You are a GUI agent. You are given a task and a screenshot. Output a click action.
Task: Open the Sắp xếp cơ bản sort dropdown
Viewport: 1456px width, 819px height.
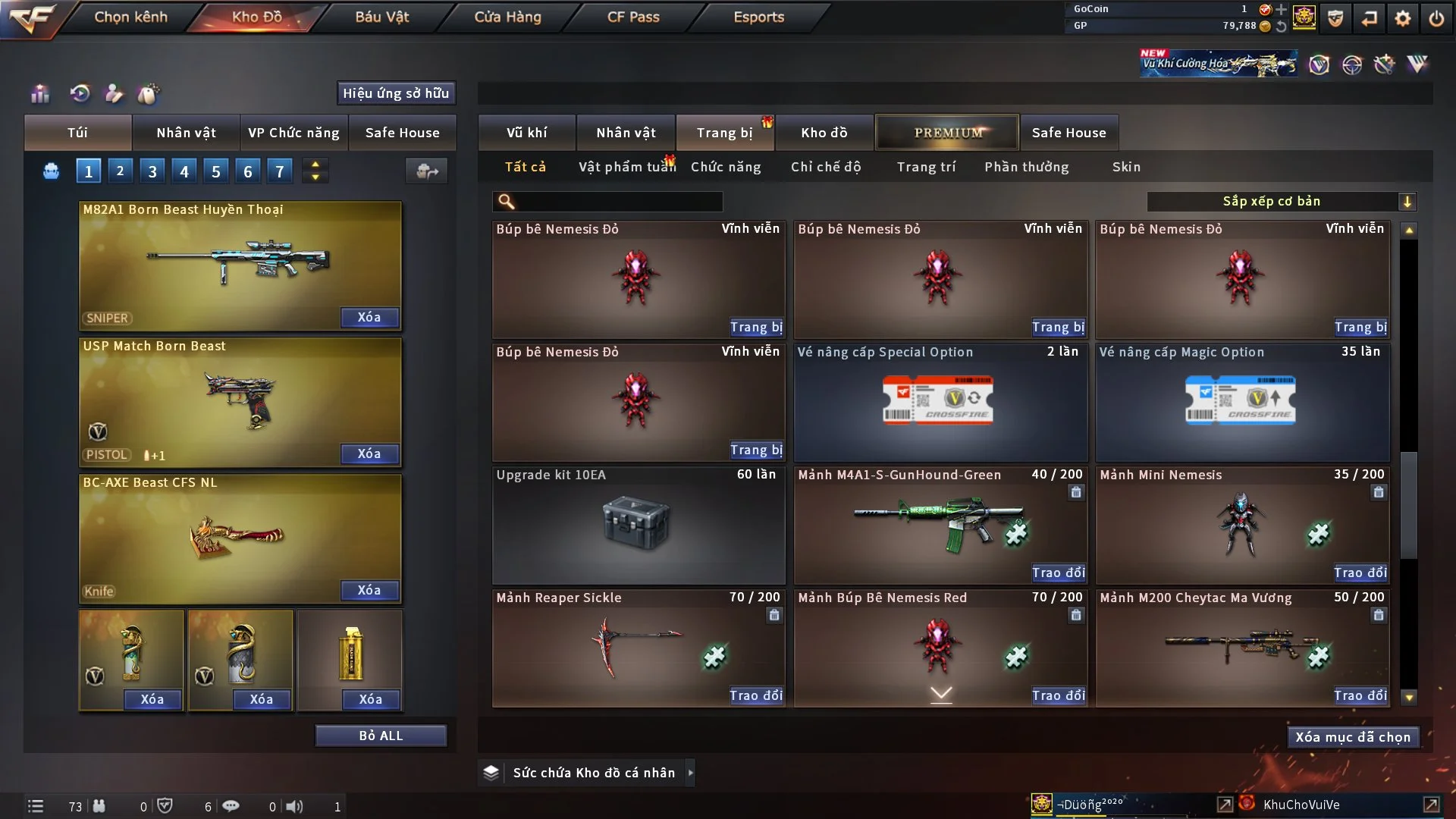point(1281,201)
